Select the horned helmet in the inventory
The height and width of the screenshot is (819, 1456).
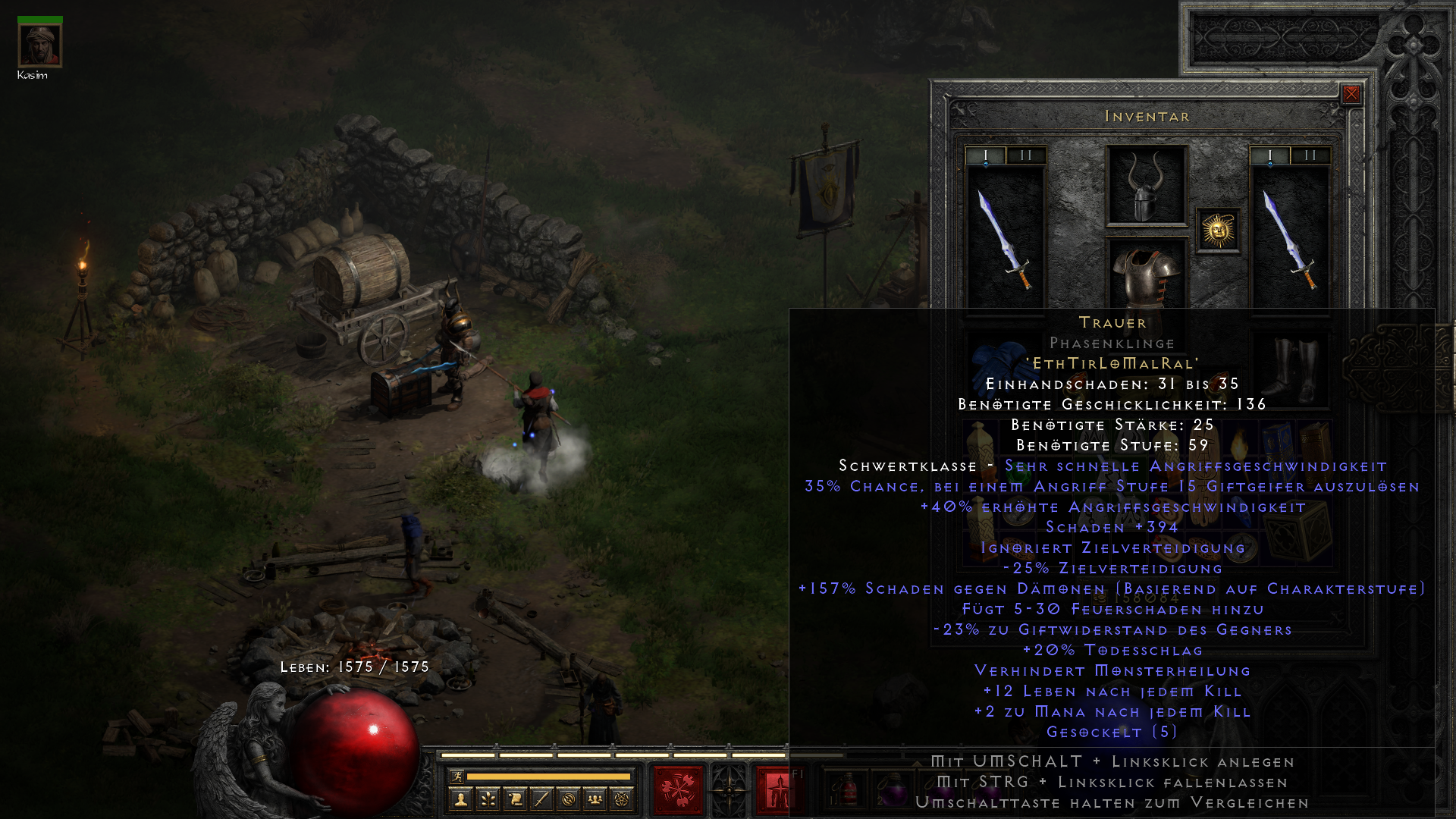[x=1144, y=193]
